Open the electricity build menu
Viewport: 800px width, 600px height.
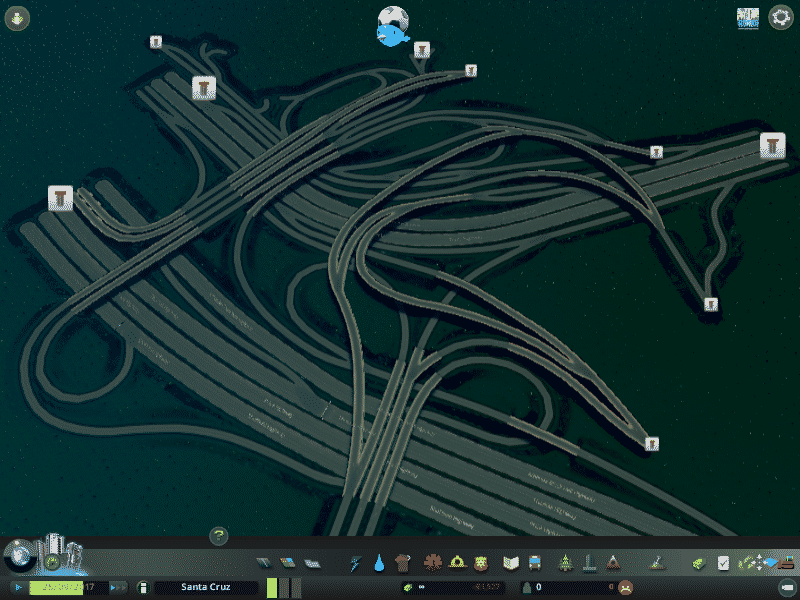click(356, 563)
